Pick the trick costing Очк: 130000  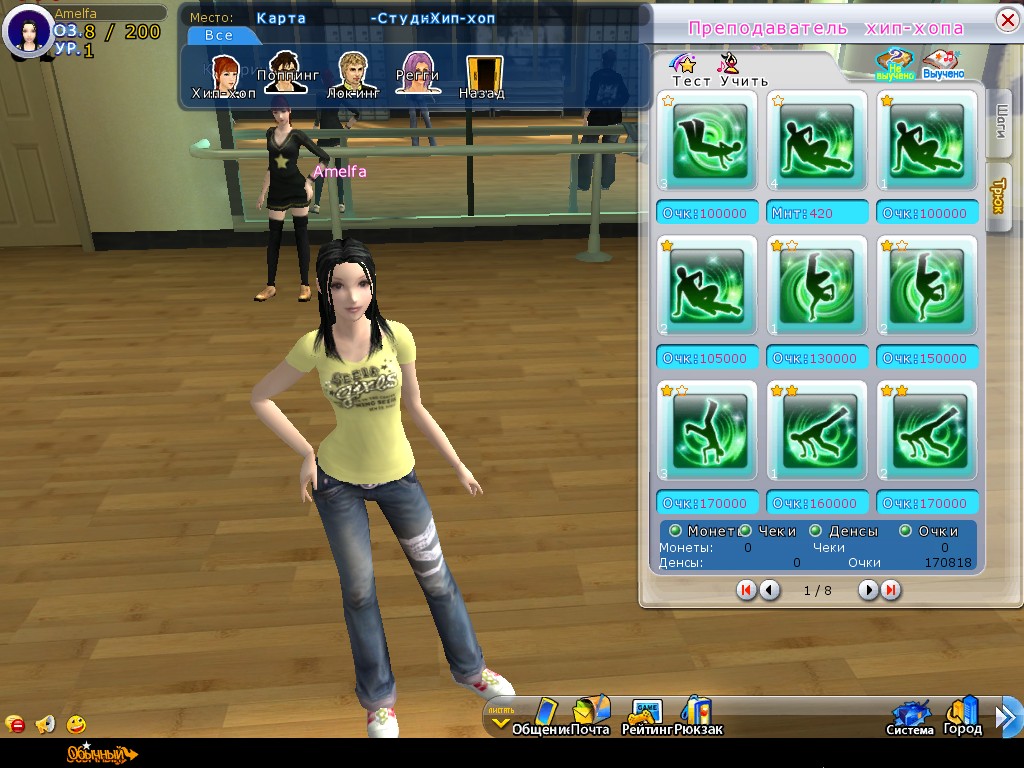point(817,287)
